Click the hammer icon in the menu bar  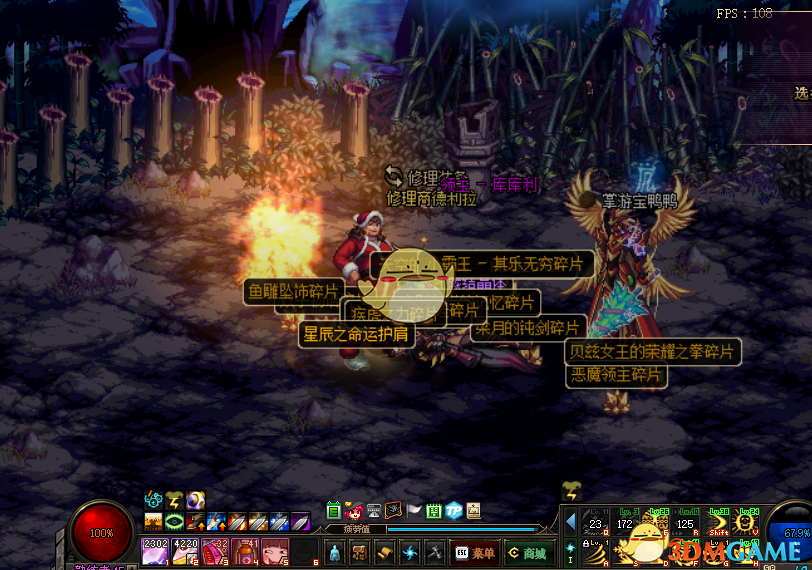434,552
